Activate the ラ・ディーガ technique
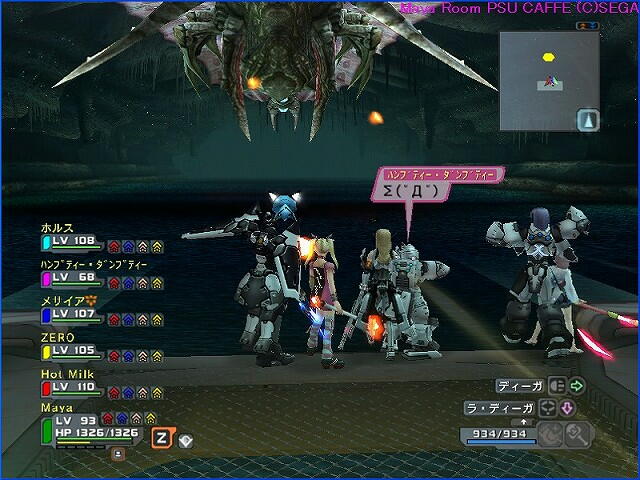Viewport: 640px width, 480px height. (x=502, y=408)
